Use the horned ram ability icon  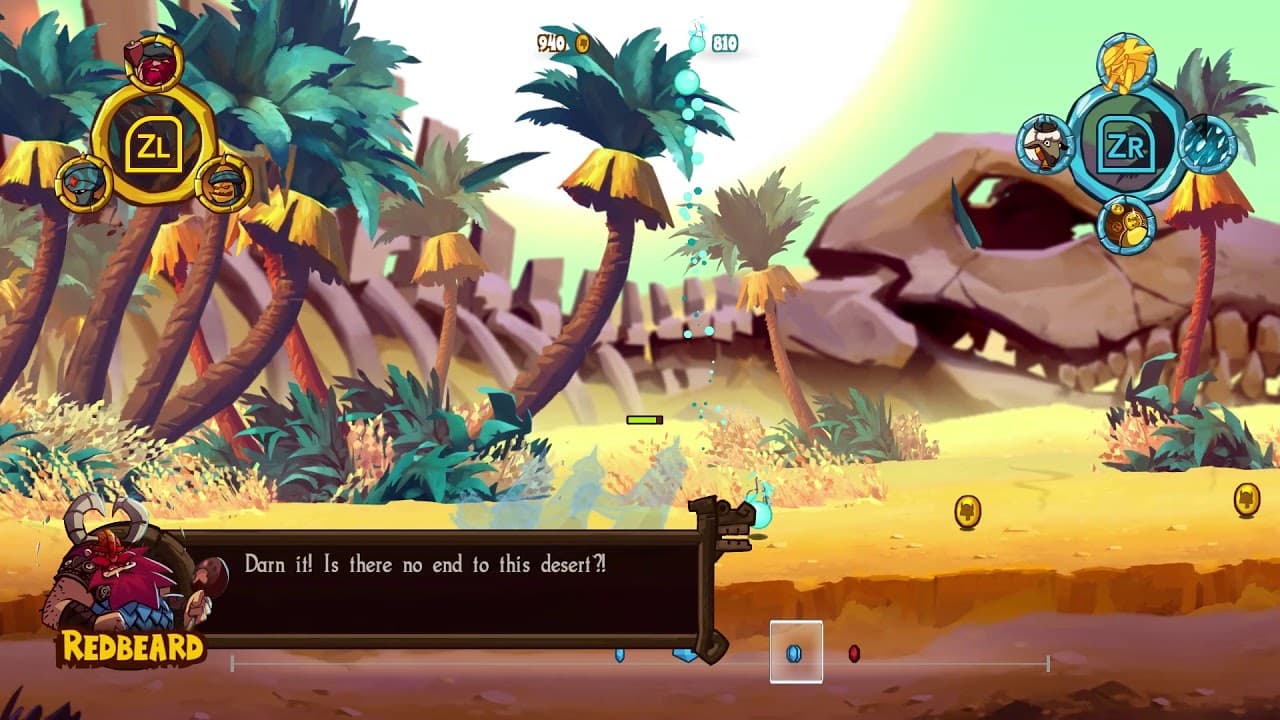tap(1046, 143)
